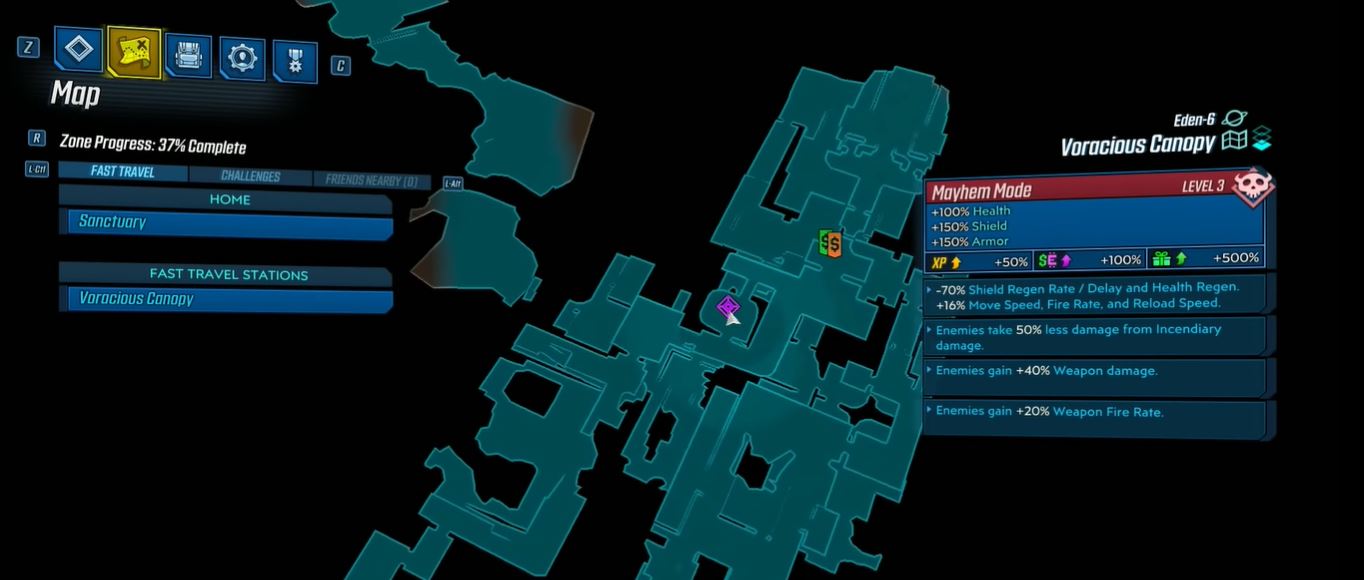Choose Sanctuary as fast travel destination
1364x580 pixels.
pyautogui.click(x=228, y=223)
